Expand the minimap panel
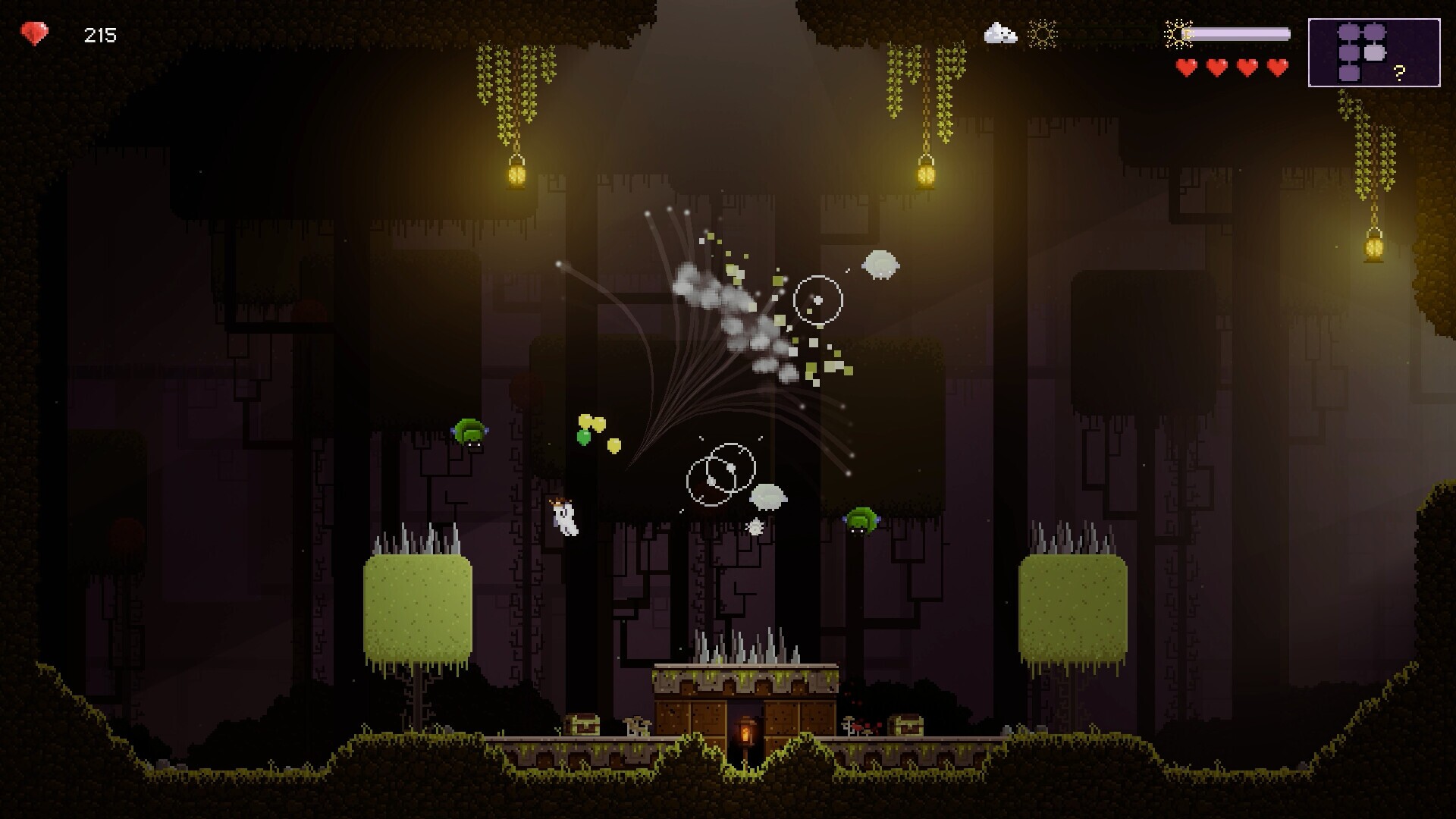This screenshot has width=1456, height=819. point(1374,52)
